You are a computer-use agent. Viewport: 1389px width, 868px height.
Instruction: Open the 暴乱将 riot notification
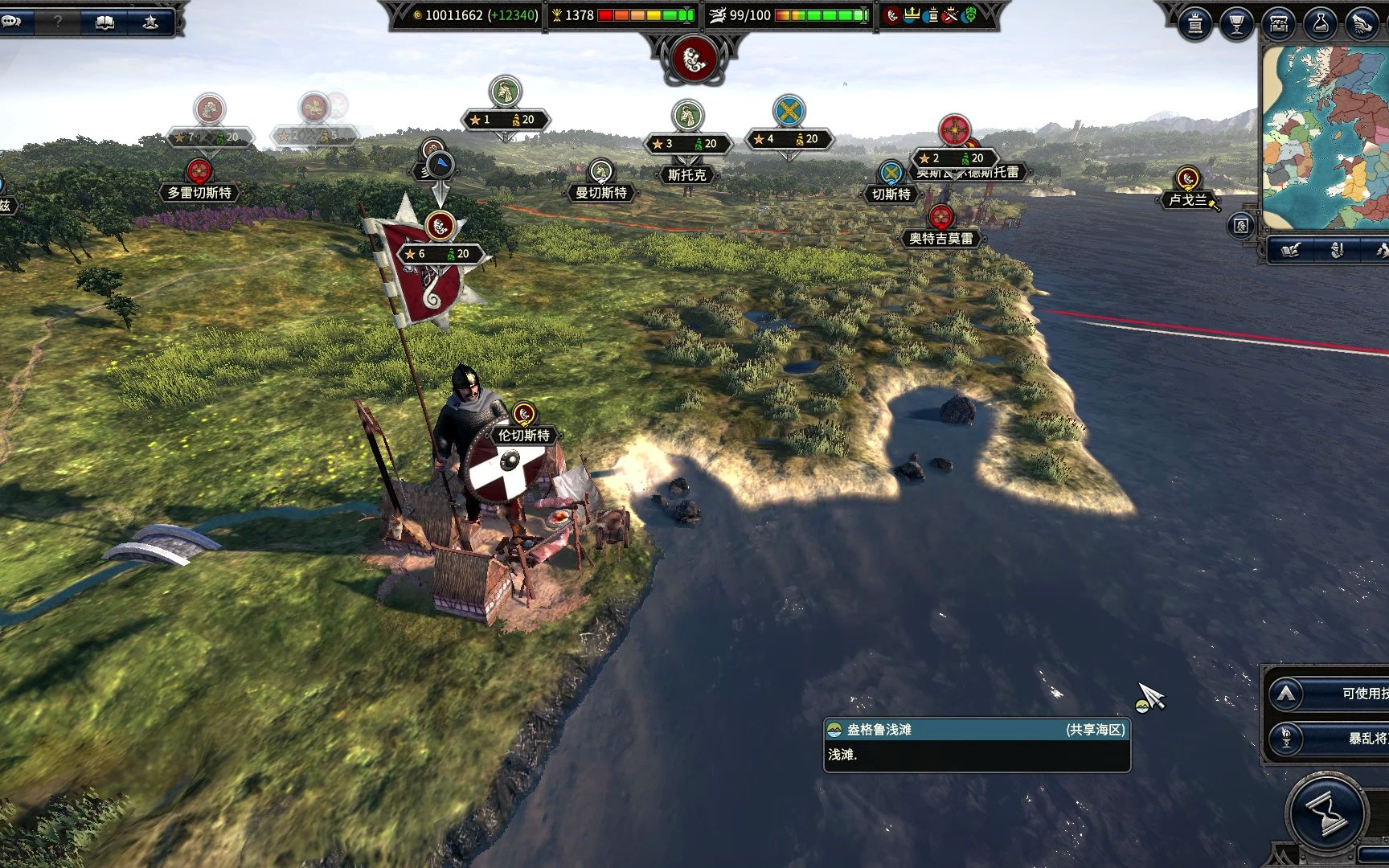(1334, 738)
